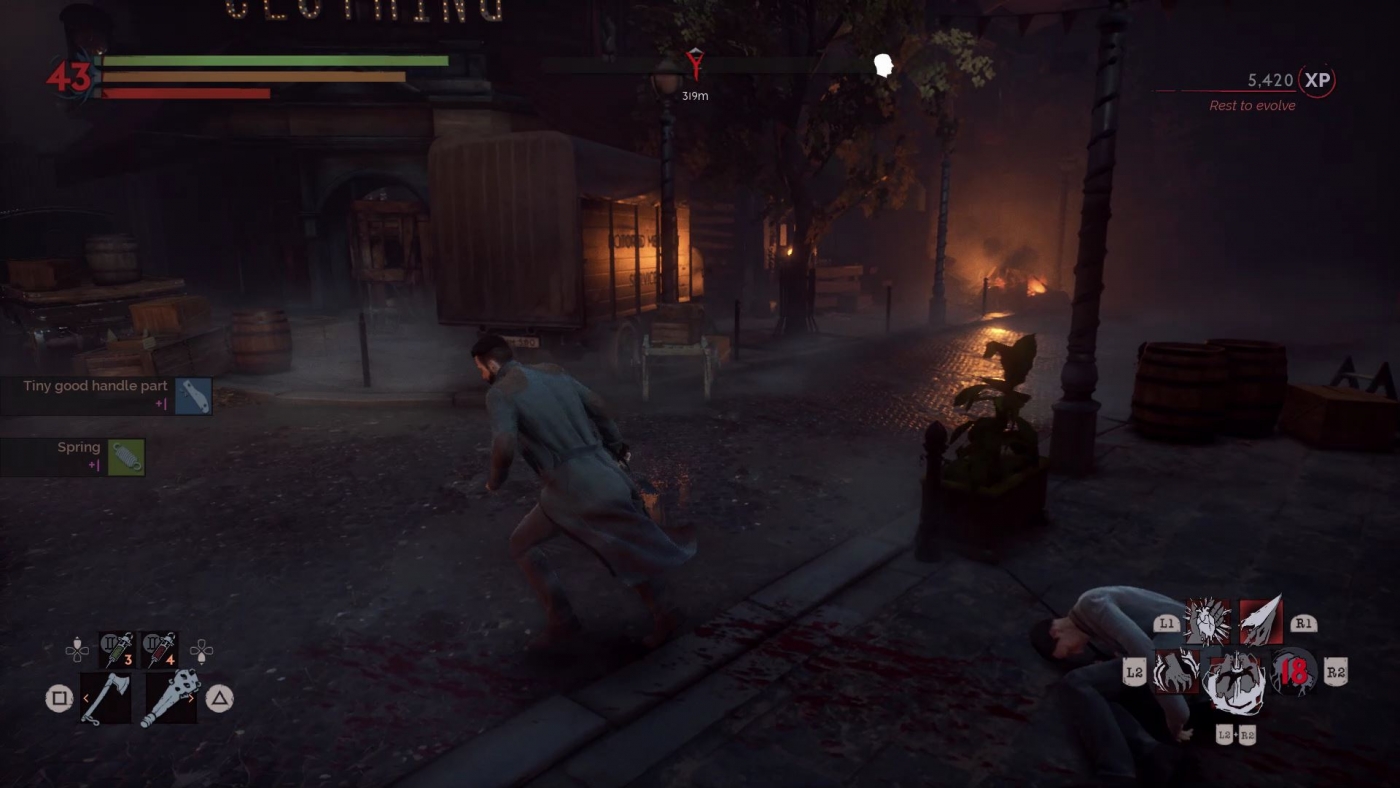Click the white citizen head icon on the compass

coord(882,62)
